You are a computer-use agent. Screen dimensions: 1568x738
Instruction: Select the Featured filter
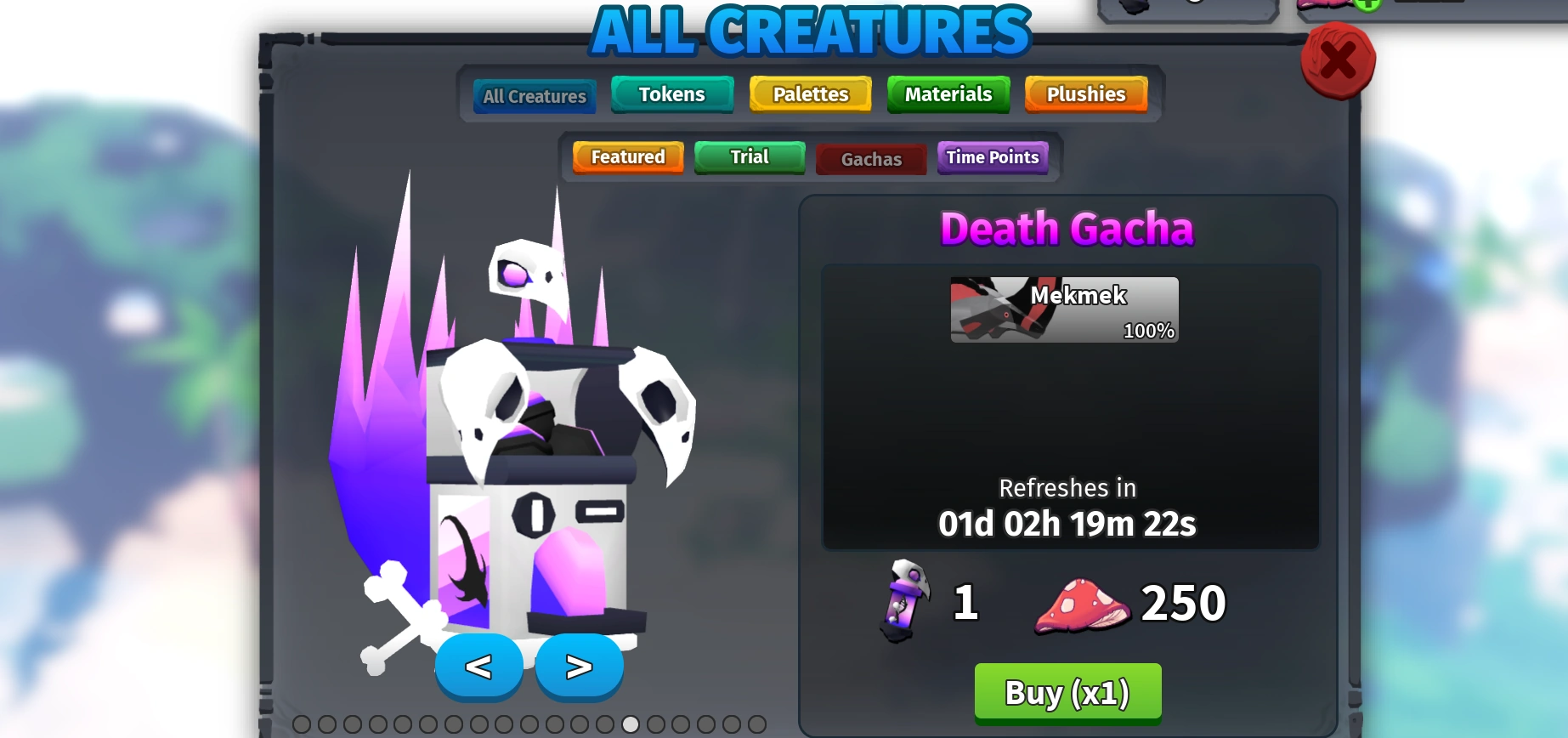[627, 157]
